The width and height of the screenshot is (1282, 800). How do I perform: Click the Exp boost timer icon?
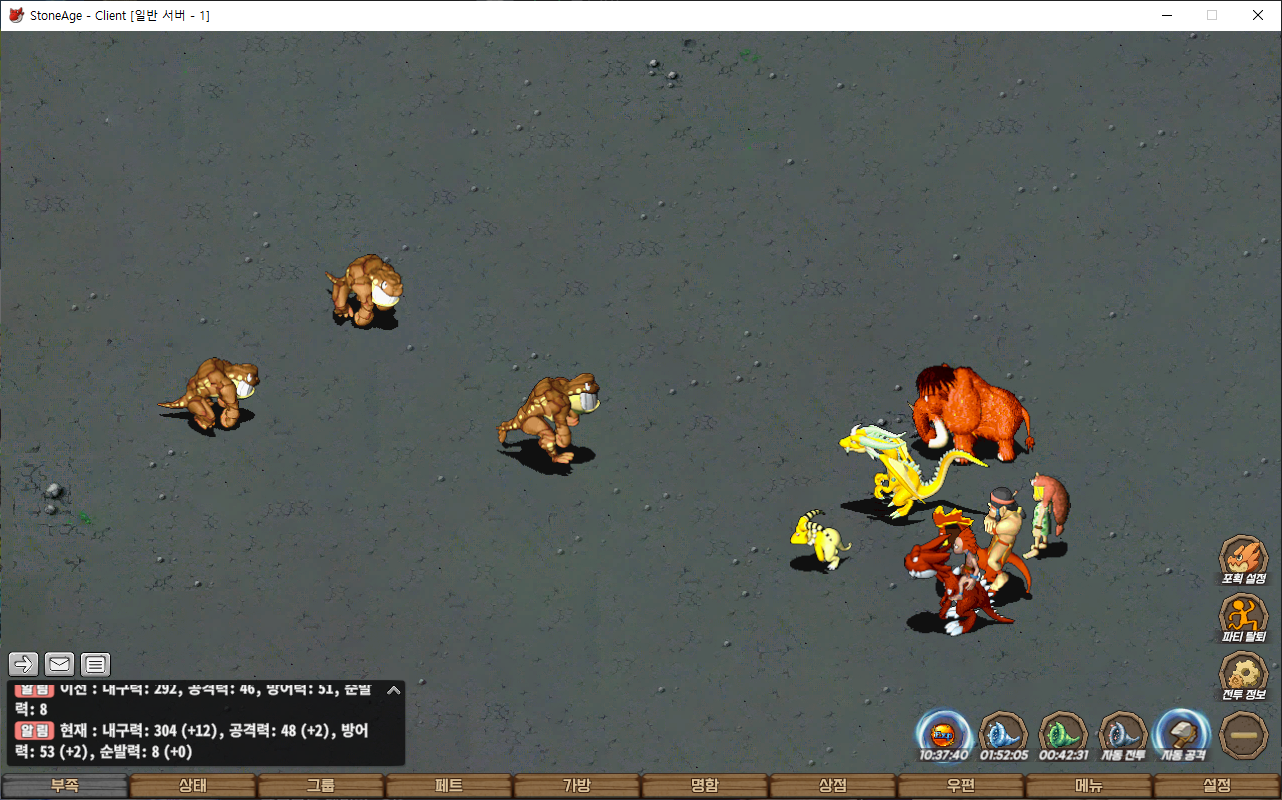tap(943, 733)
